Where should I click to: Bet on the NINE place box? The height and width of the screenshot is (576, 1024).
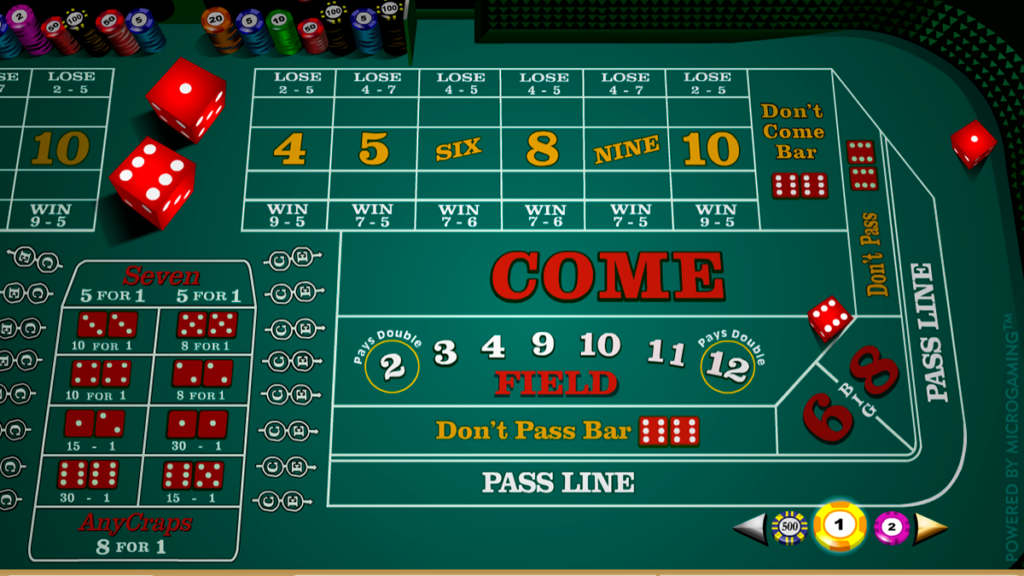tap(626, 150)
